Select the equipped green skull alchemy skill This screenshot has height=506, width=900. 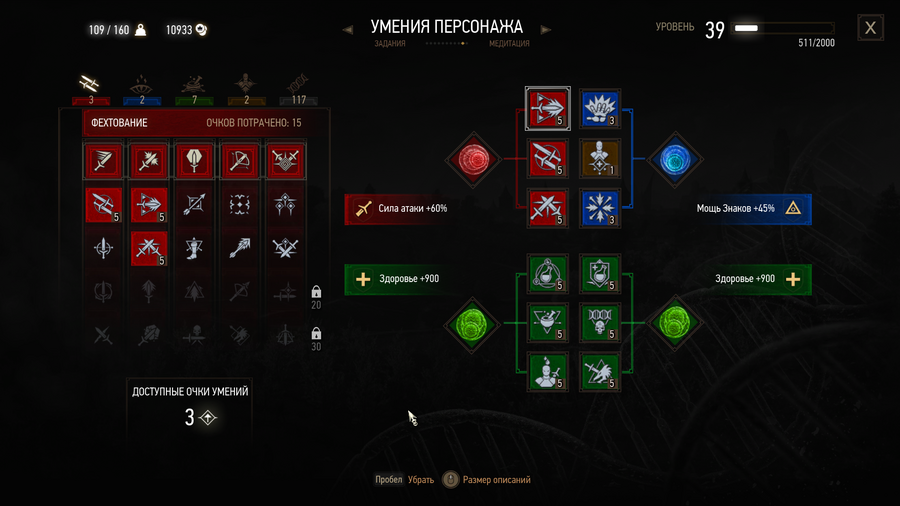click(x=599, y=322)
